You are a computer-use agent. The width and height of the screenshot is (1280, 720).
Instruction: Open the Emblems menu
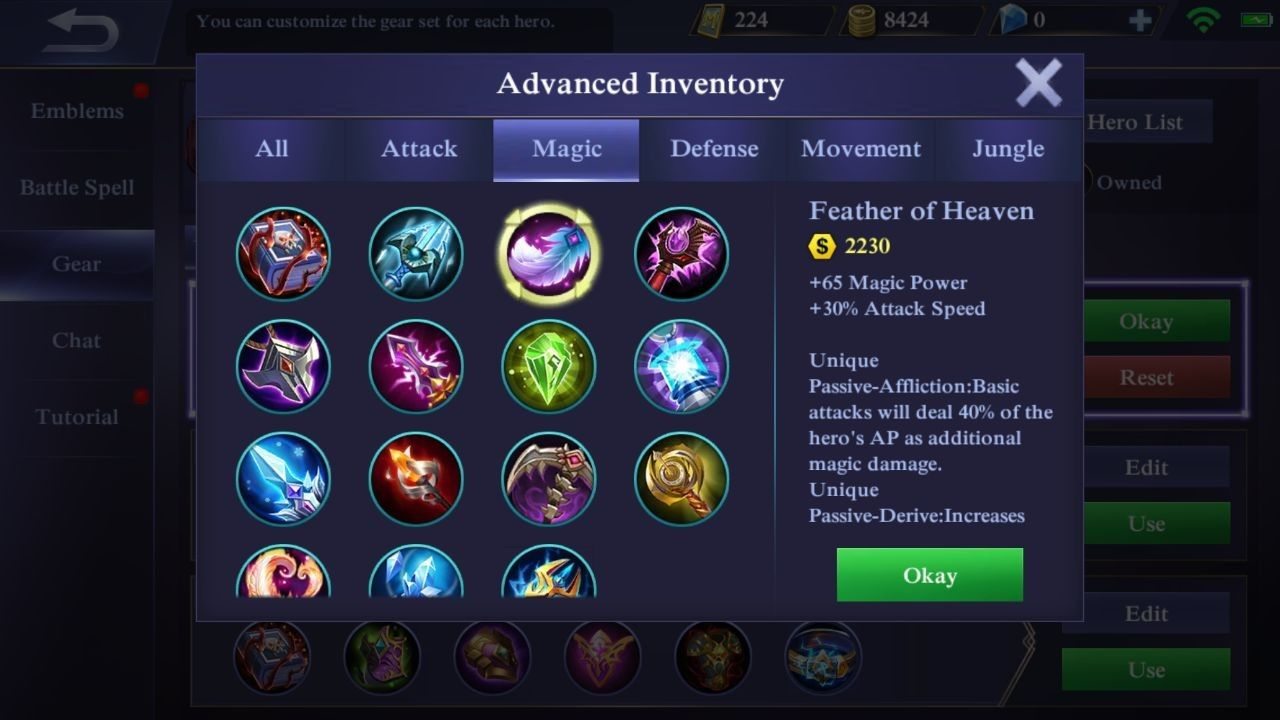click(x=77, y=111)
